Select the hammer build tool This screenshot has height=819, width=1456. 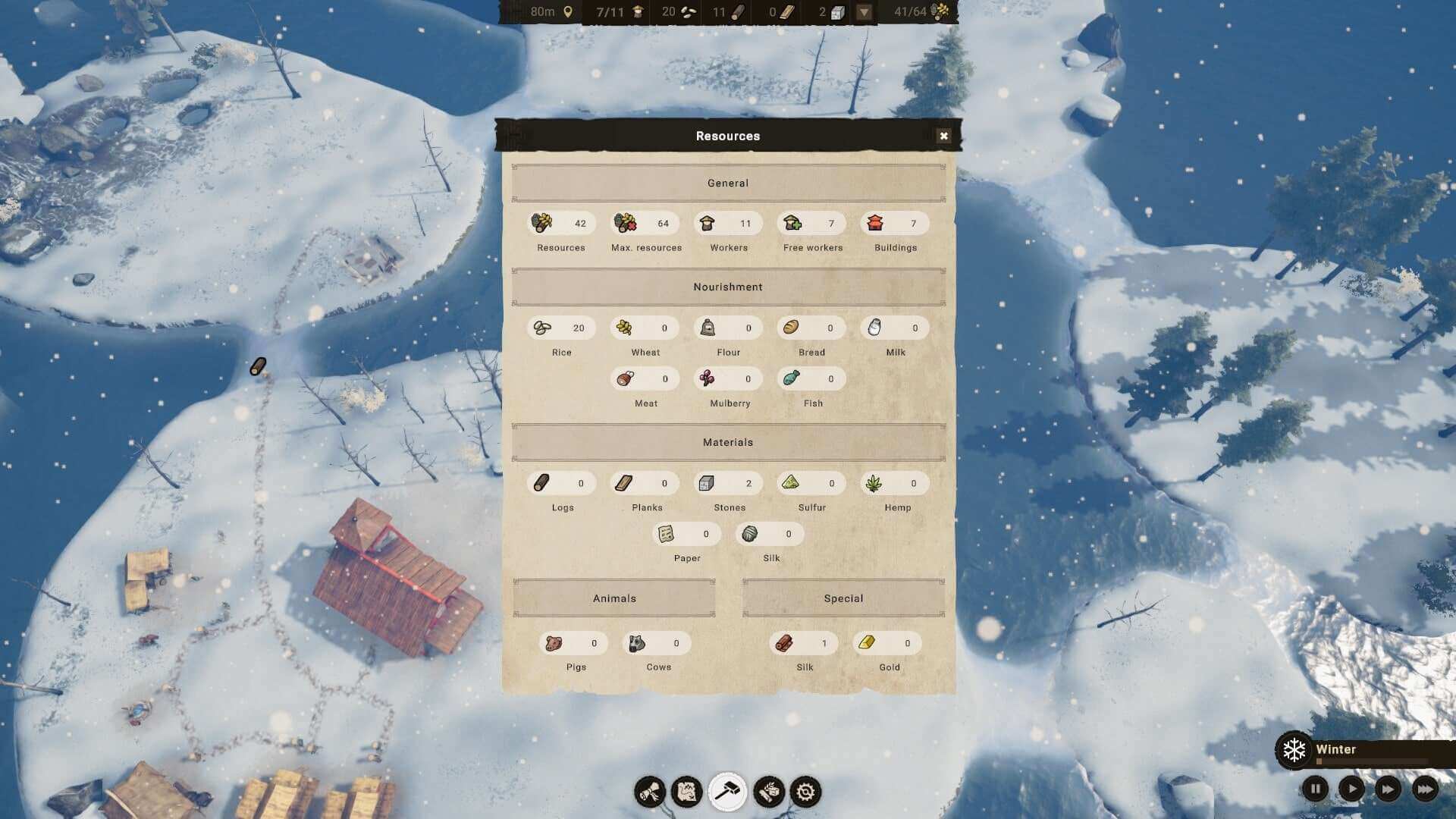727,792
